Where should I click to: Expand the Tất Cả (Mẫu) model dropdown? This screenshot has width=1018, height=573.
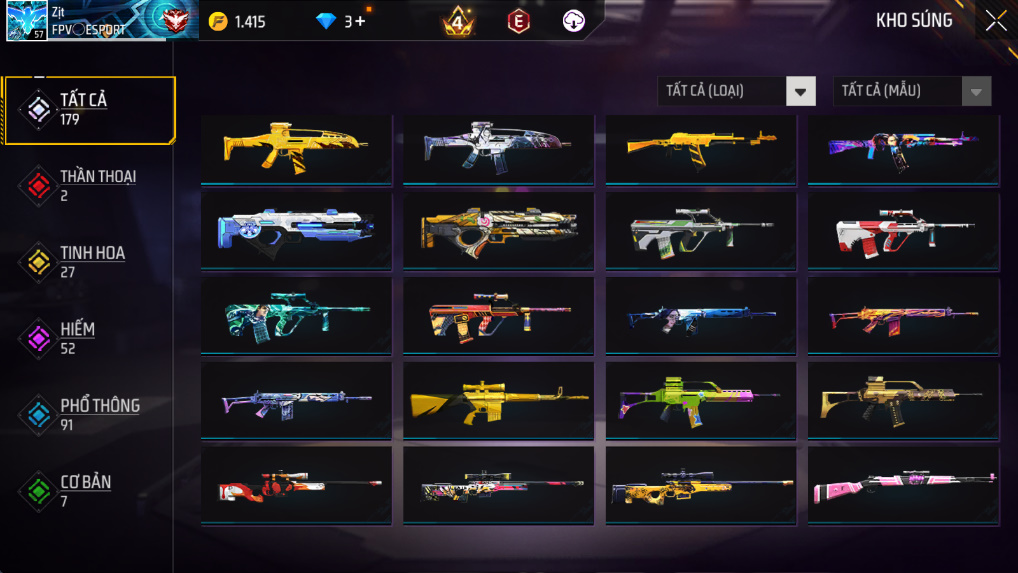click(x=911, y=91)
